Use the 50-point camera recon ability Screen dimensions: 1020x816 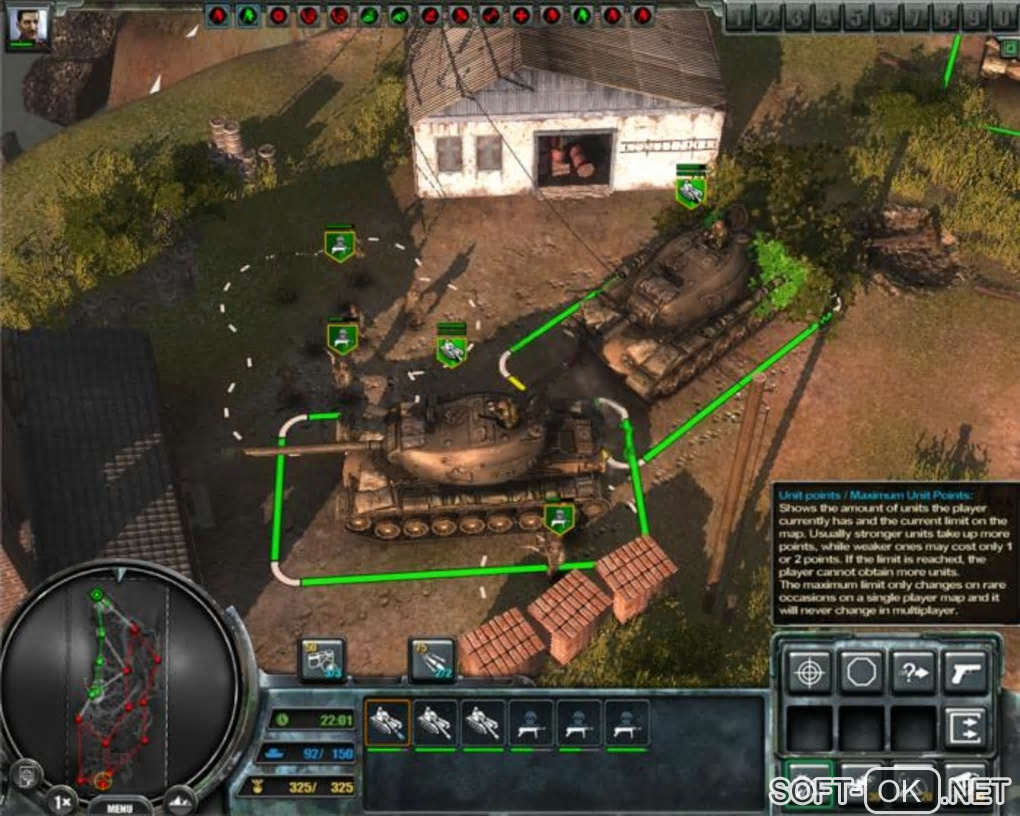(x=322, y=660)
